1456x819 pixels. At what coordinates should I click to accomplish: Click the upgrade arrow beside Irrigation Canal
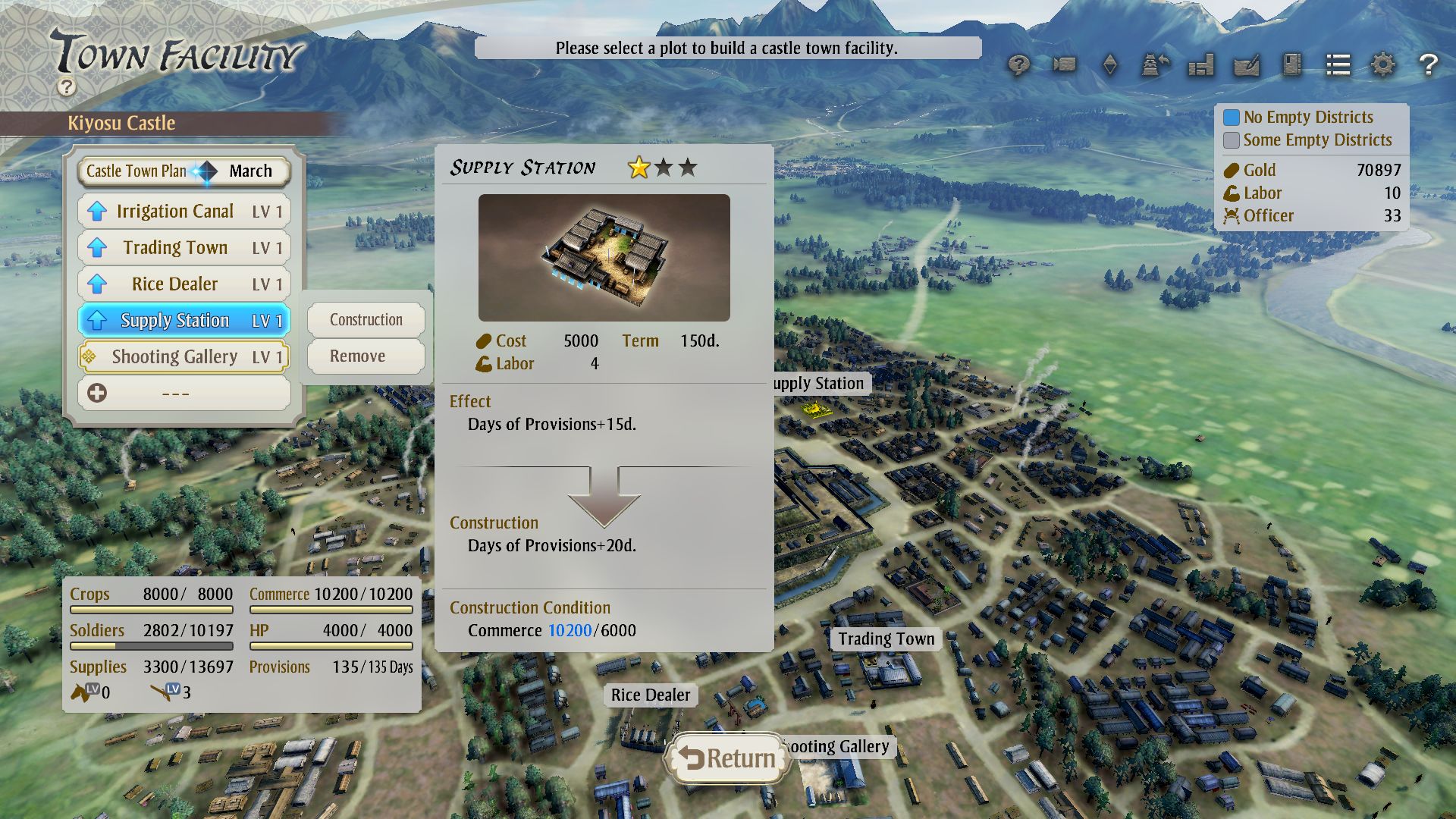click(97, 211)
